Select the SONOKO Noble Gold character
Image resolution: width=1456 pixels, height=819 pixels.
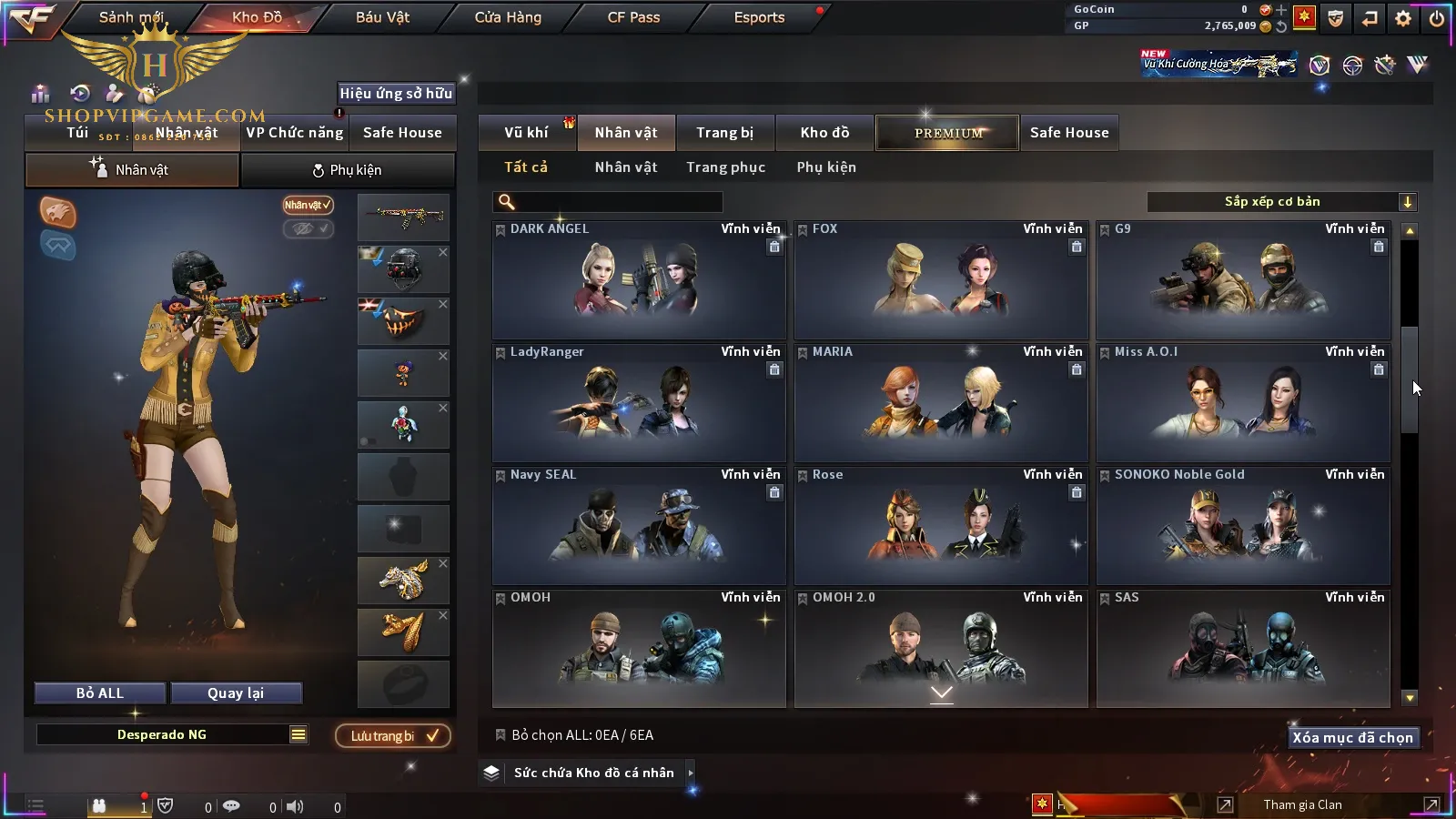tap(1243, 526)
